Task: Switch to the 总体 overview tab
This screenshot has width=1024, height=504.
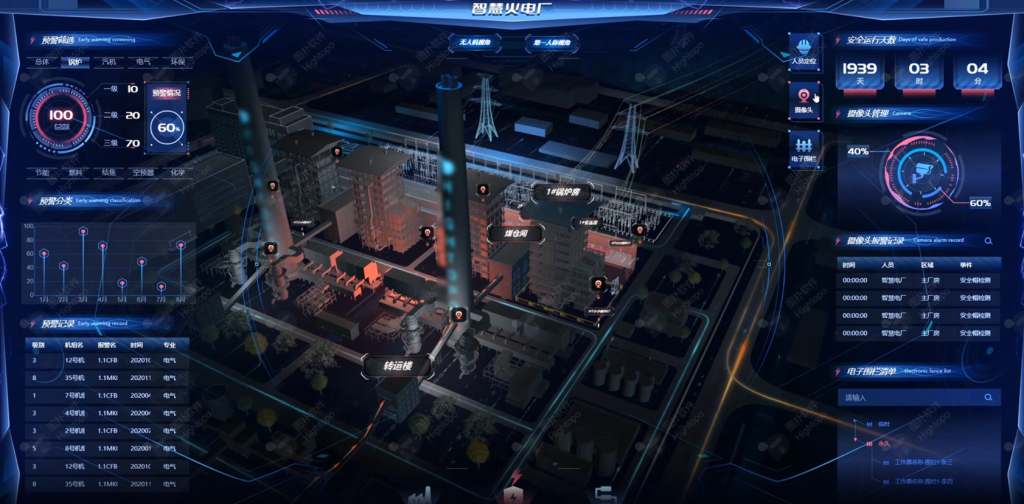Action: pos(42,62)
